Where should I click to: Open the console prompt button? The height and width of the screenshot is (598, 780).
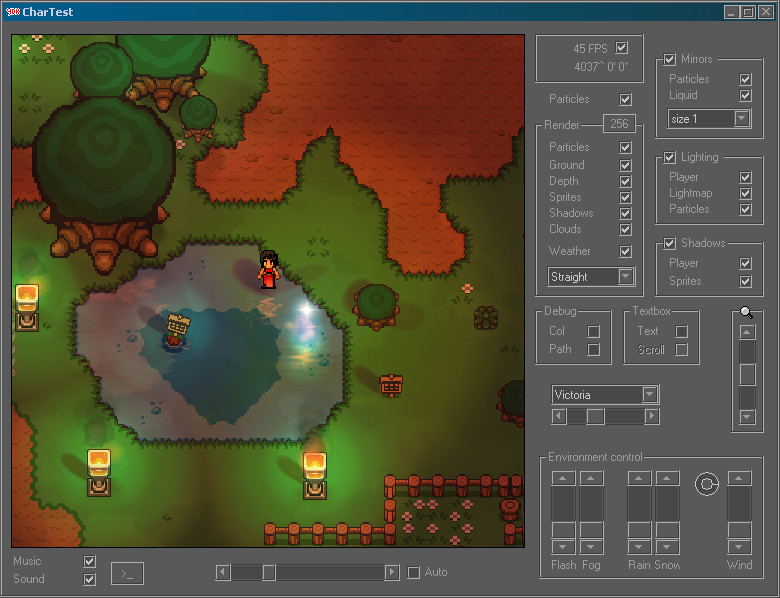(x=127, y=573)
